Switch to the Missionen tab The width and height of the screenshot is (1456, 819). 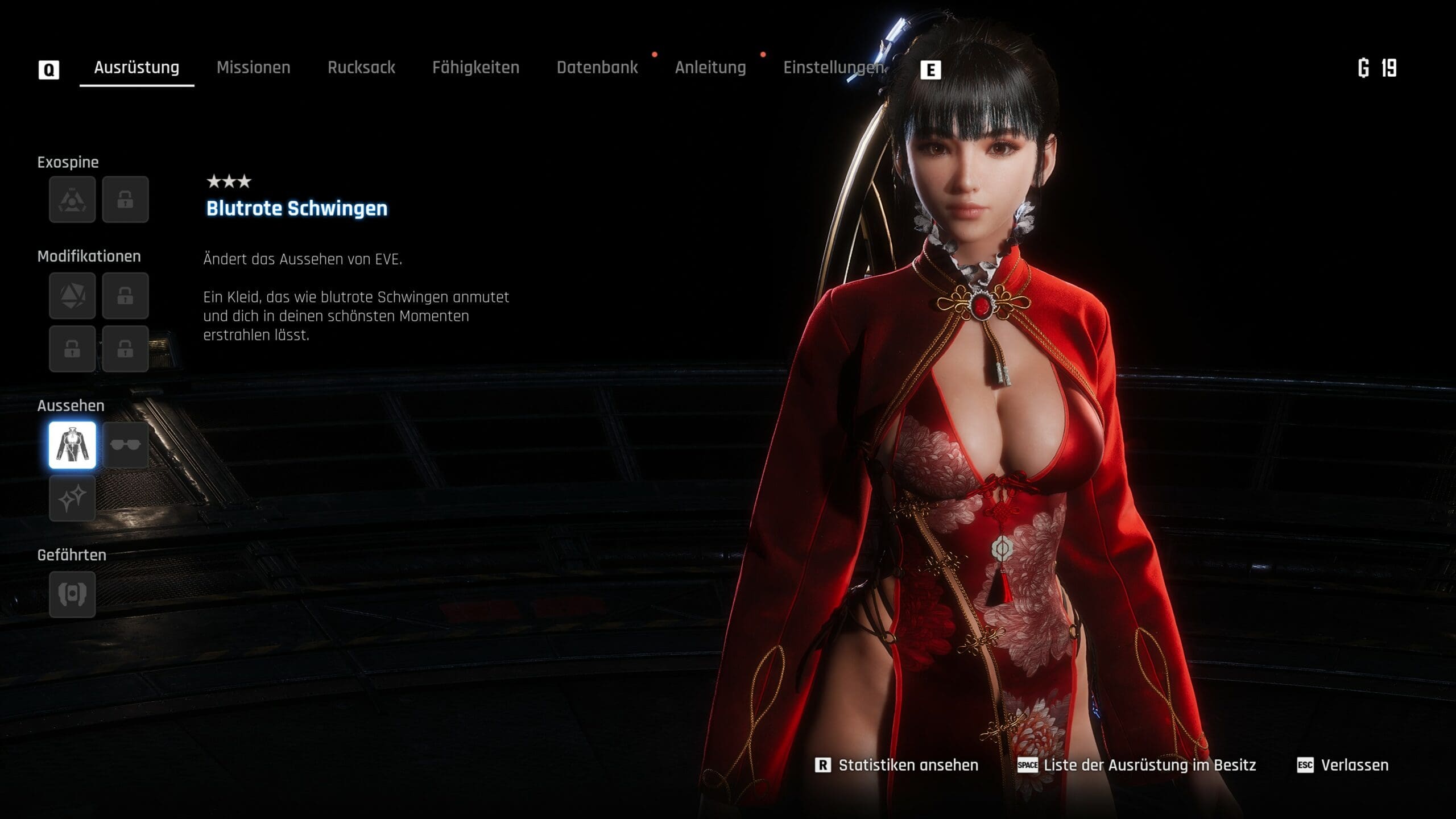click(253, 68)
